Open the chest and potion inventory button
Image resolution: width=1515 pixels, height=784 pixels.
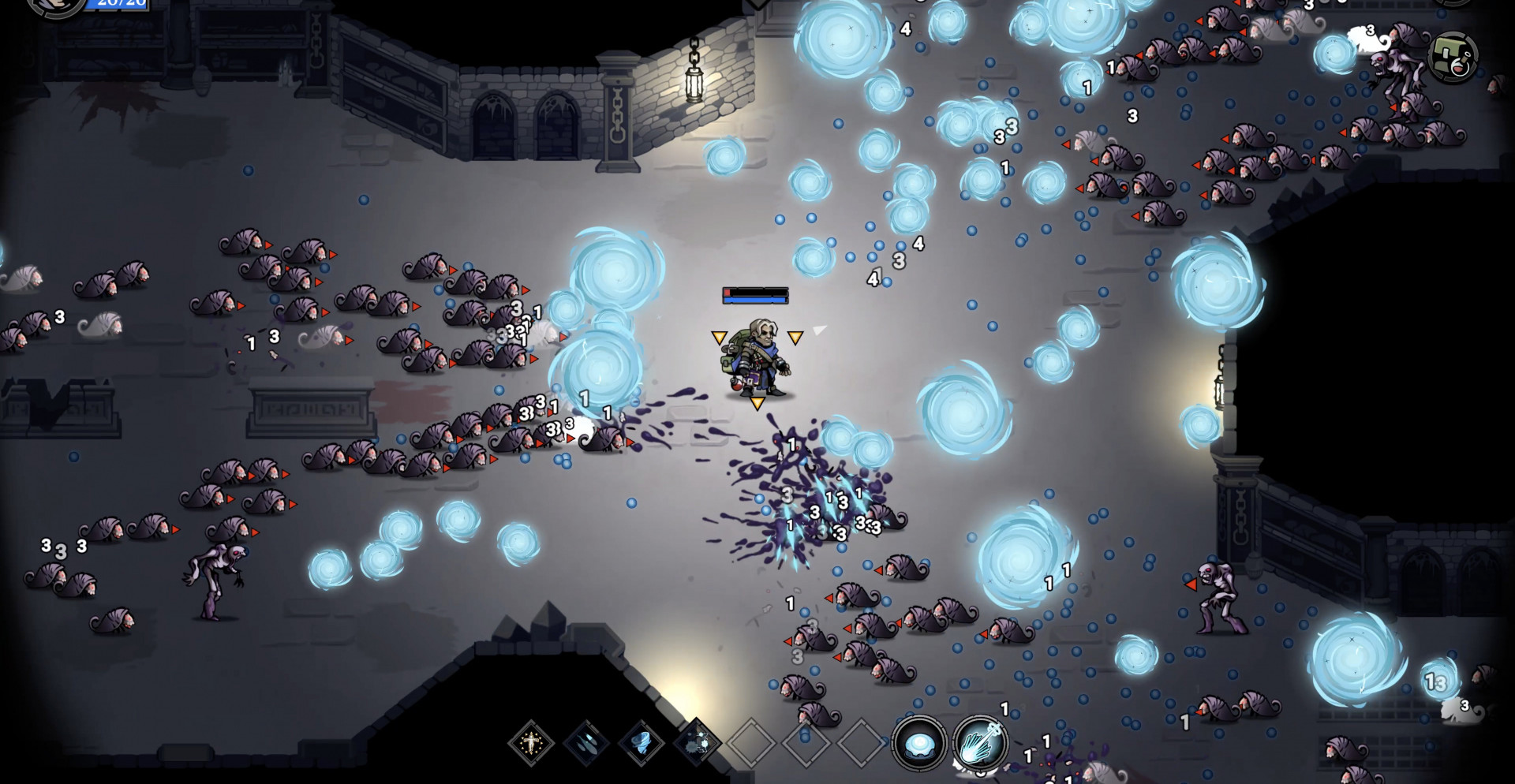[x=1453, y=57]
